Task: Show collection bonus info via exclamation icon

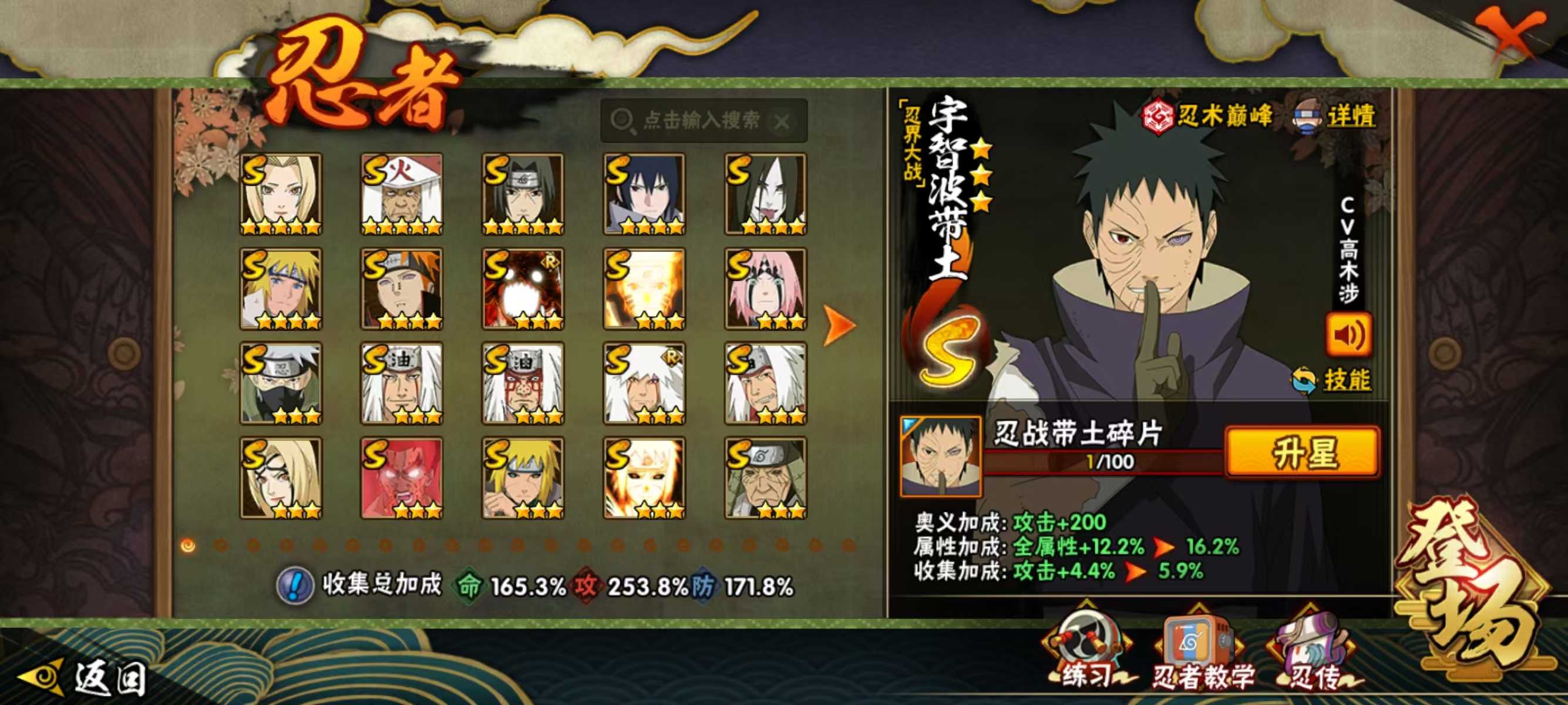Action: coord(295,586)
